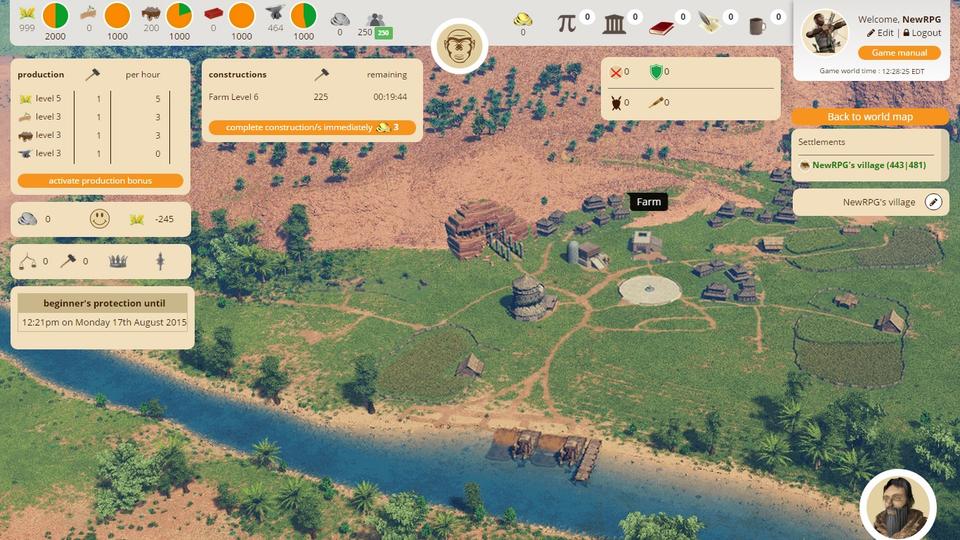Go back to world map
Viewport: 960px width, 540px height.
pyautogui.click(x=870, y=117)
